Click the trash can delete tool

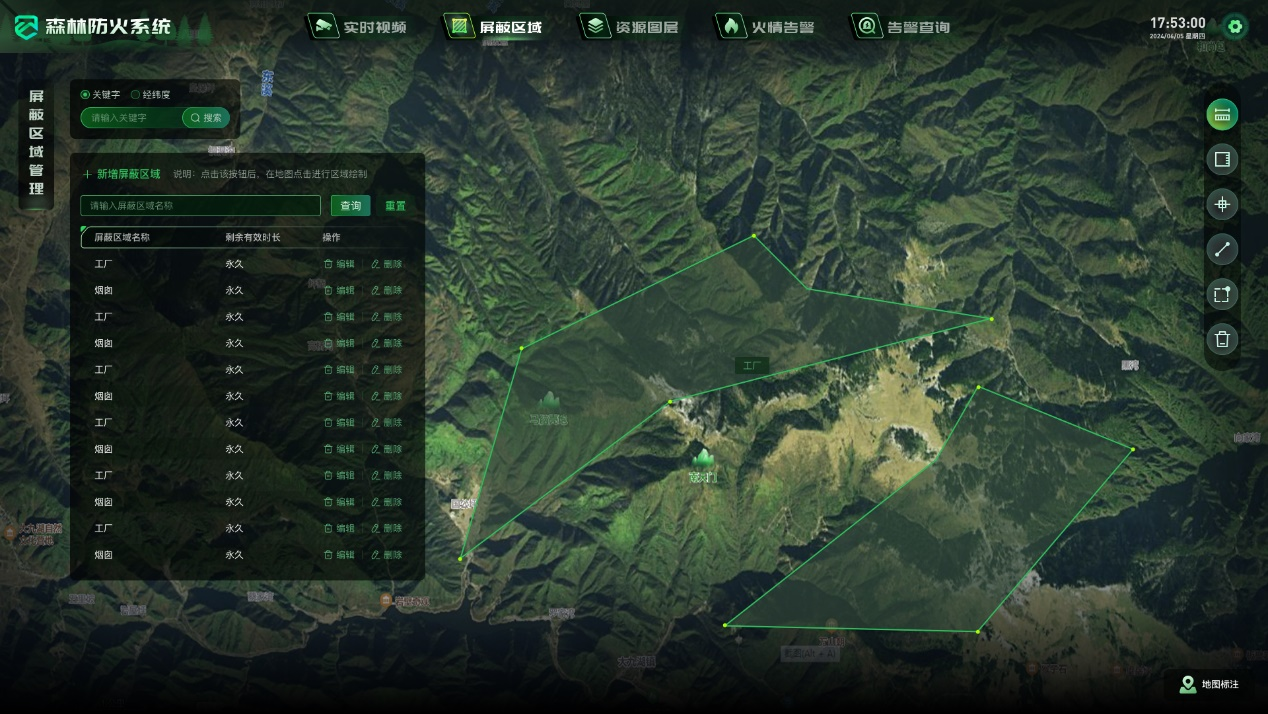(x=1221, y=340)
